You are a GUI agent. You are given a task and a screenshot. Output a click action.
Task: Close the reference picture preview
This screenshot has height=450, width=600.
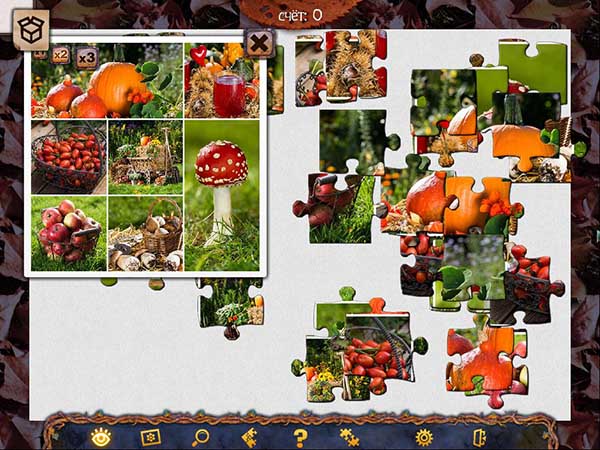pyautogui.click(x=259, y=42)
